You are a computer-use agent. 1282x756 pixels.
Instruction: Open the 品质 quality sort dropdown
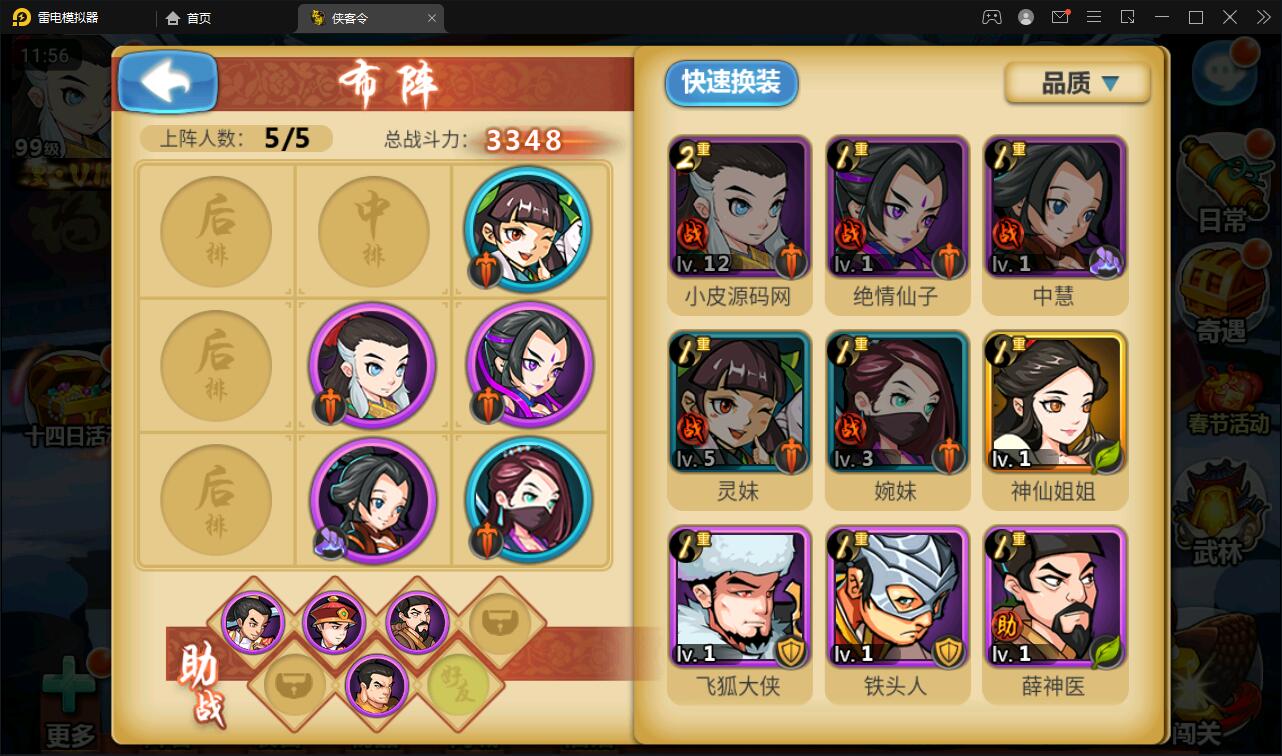tap(1077, 83)
